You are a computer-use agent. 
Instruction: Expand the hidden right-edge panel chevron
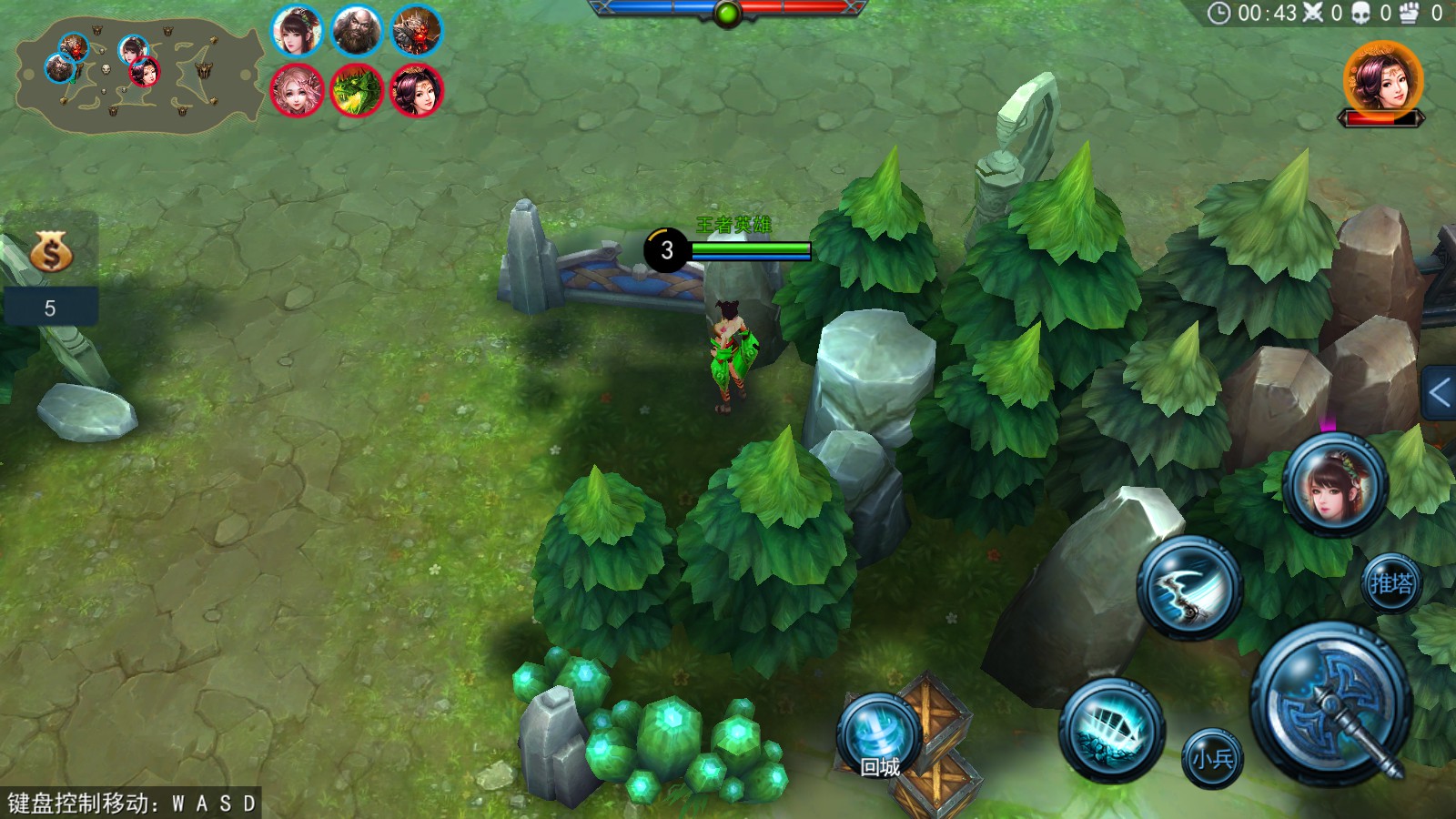[1440, 393]
